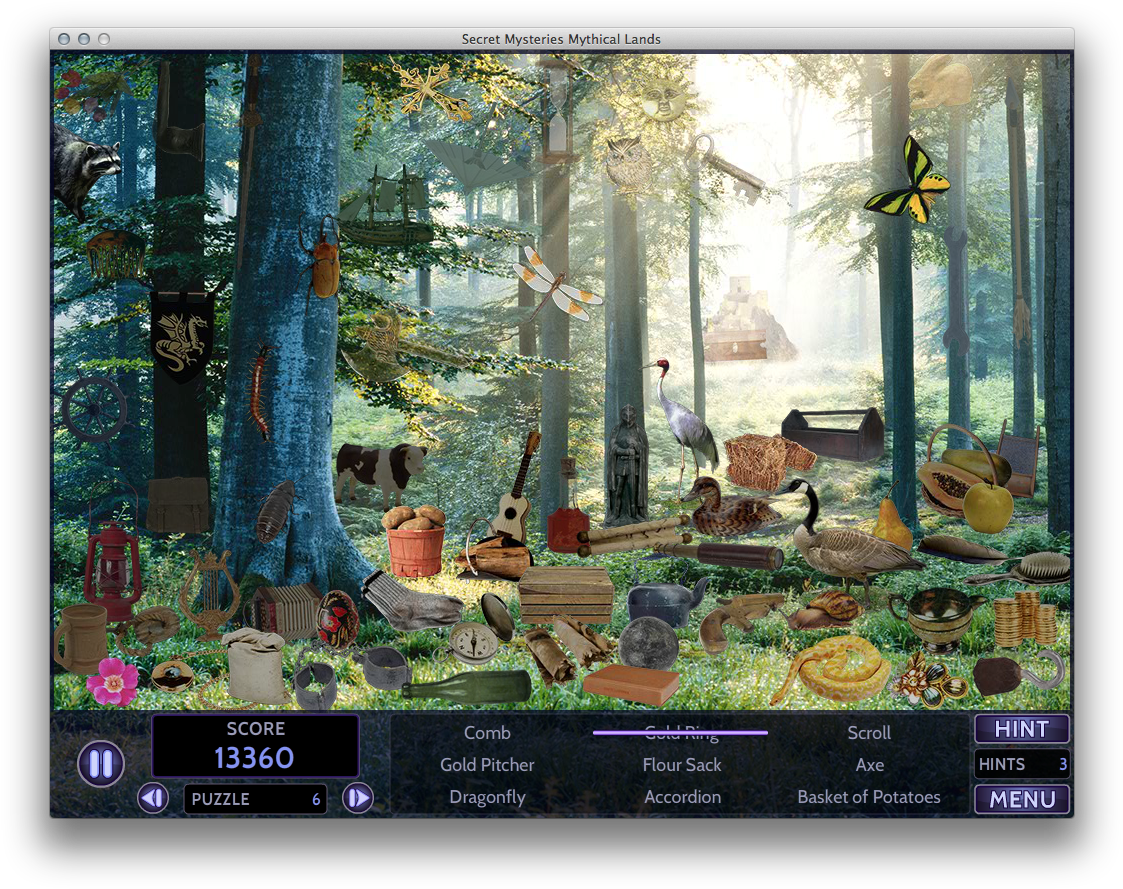This screenshot has height=889, width=1123.
Task: Advance to the next puzzle with the right arrow
Action: click(358, 798)
